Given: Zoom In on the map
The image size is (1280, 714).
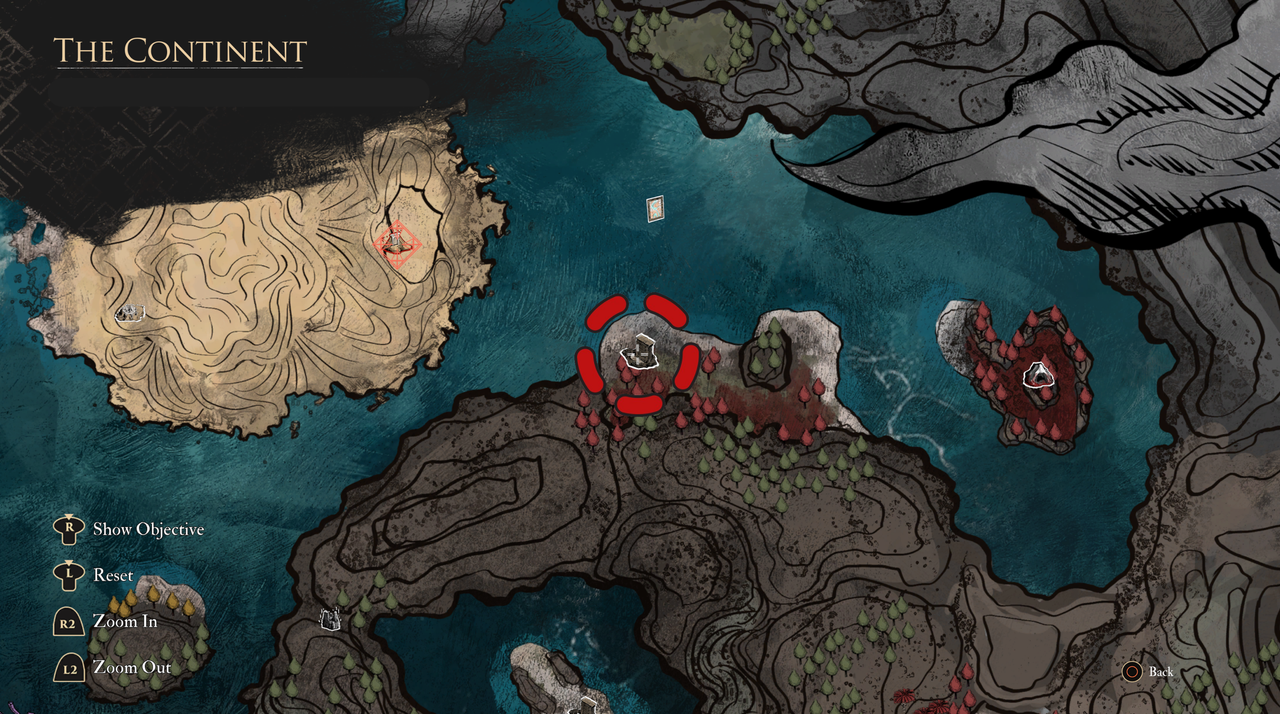Looking at the screenshot, I should pyautogui.click(x=124, y=621).
